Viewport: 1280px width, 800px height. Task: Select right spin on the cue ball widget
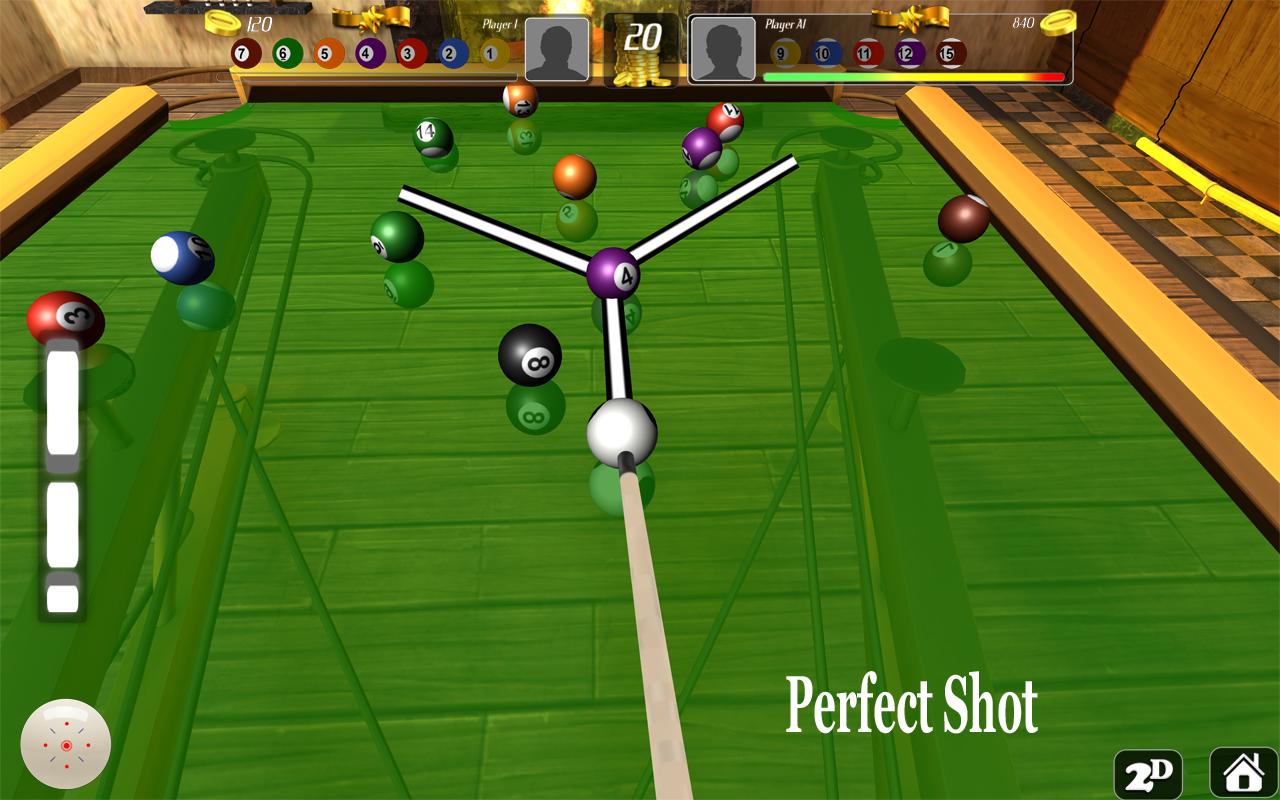click(x=88, y=746)
